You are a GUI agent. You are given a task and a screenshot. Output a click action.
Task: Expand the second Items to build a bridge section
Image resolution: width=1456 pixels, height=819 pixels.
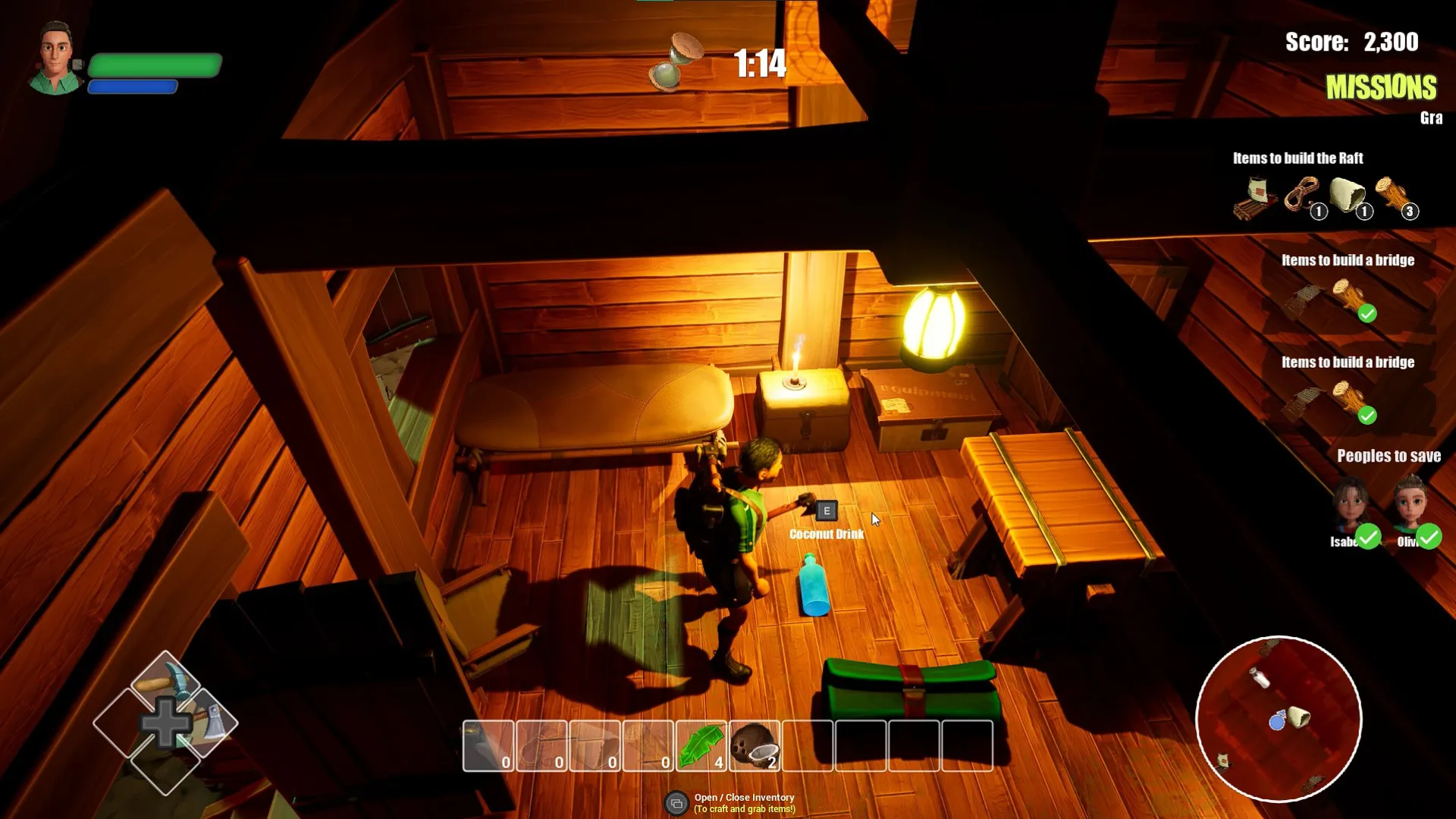[x=1348, y=362]
